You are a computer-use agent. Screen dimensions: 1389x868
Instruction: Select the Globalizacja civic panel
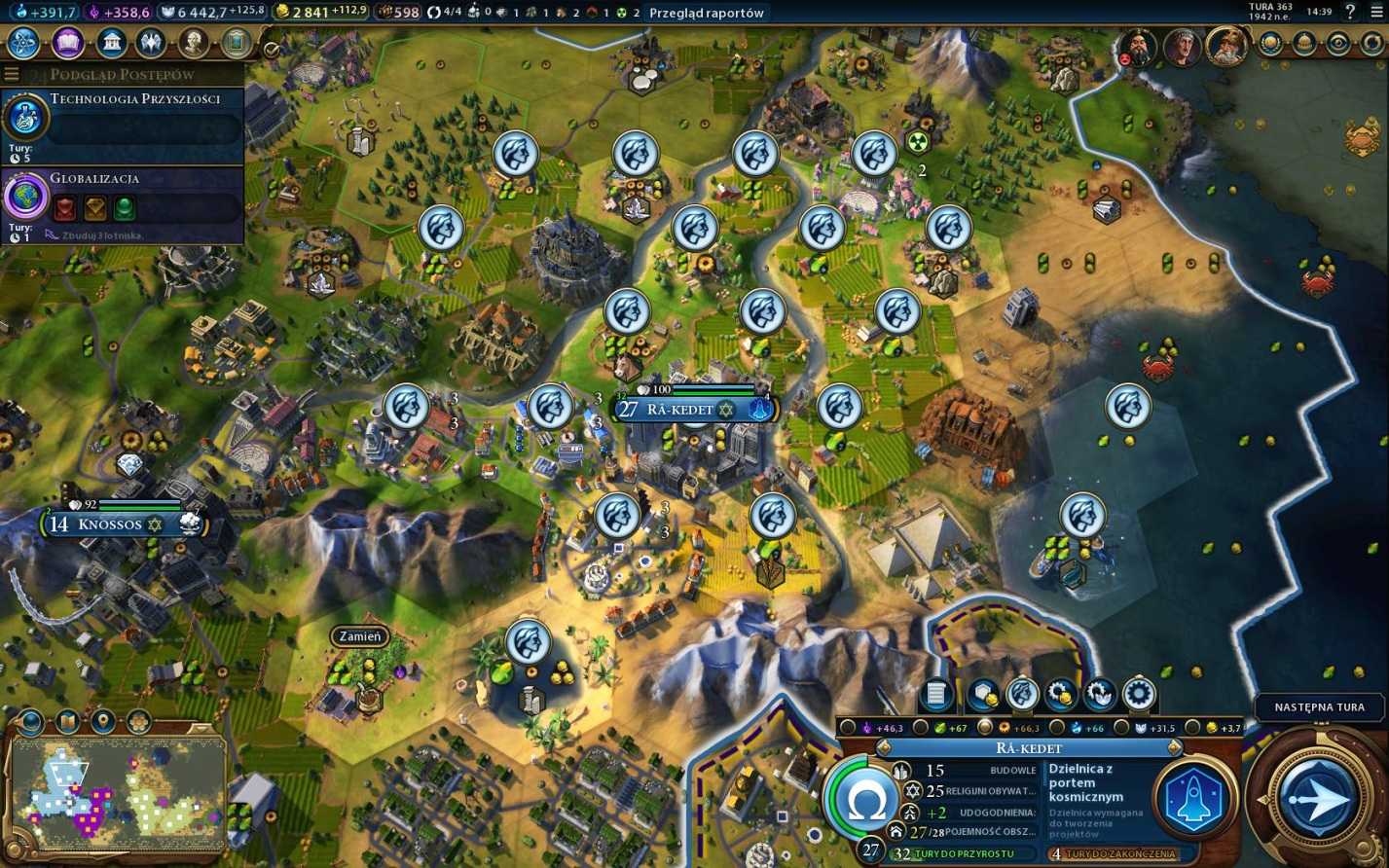[x=122, y=205]
